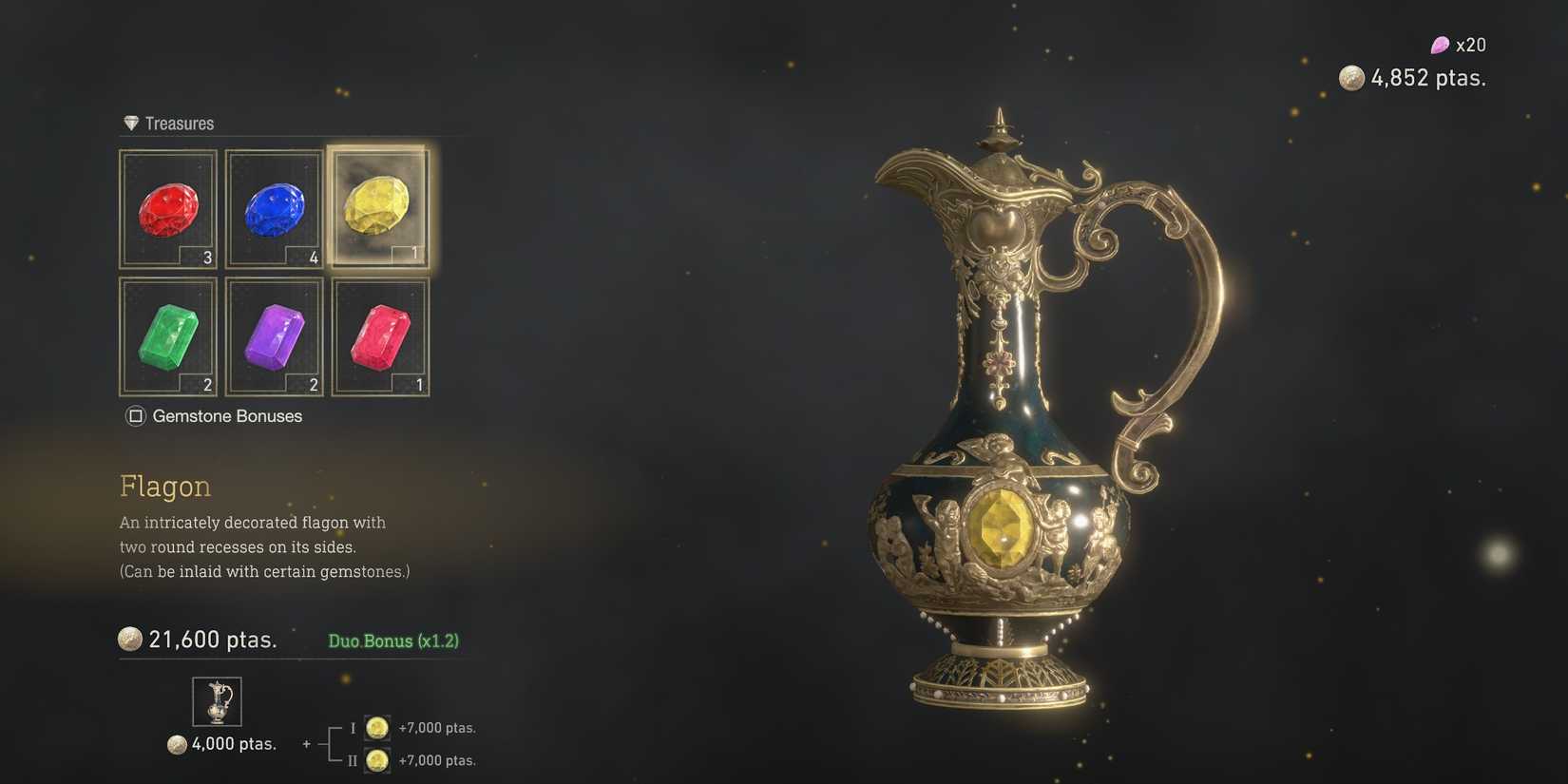Click the diamond icon beside Treasures header

point(131,123)
